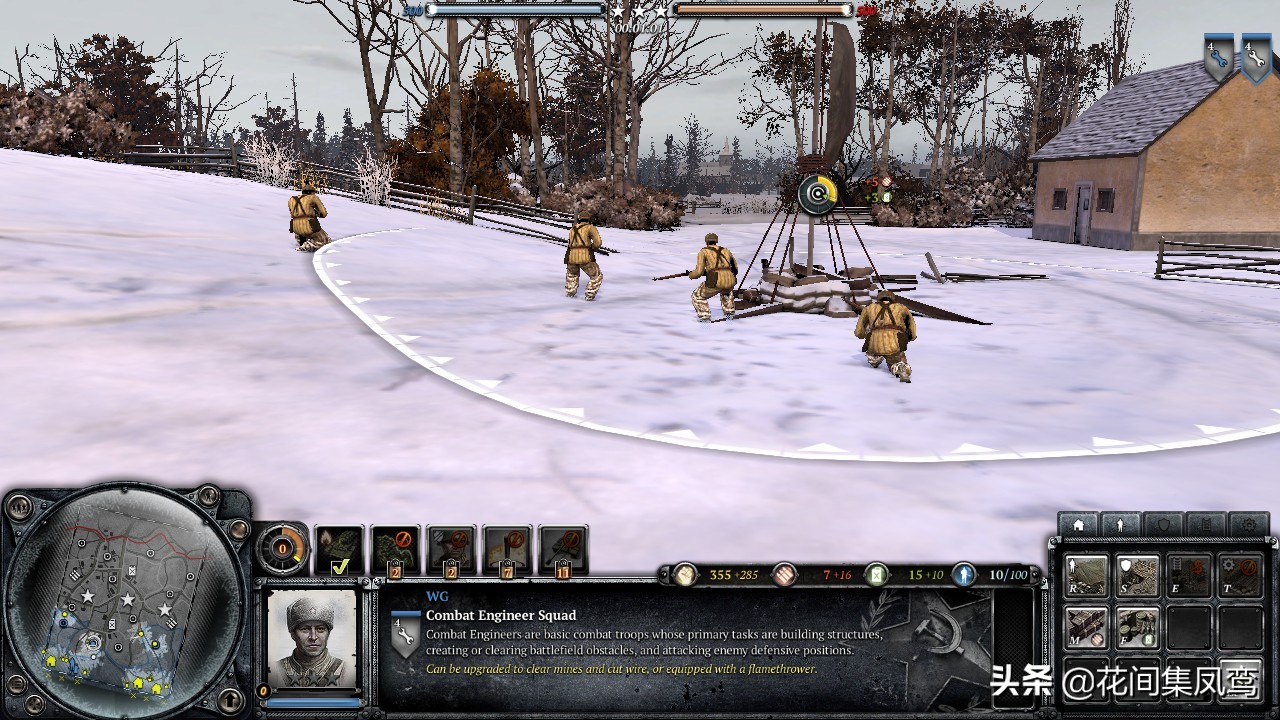Build the shield structure on hotkey S
The height and width of the screenshot is (720, 1280).
pos(1138,576)
